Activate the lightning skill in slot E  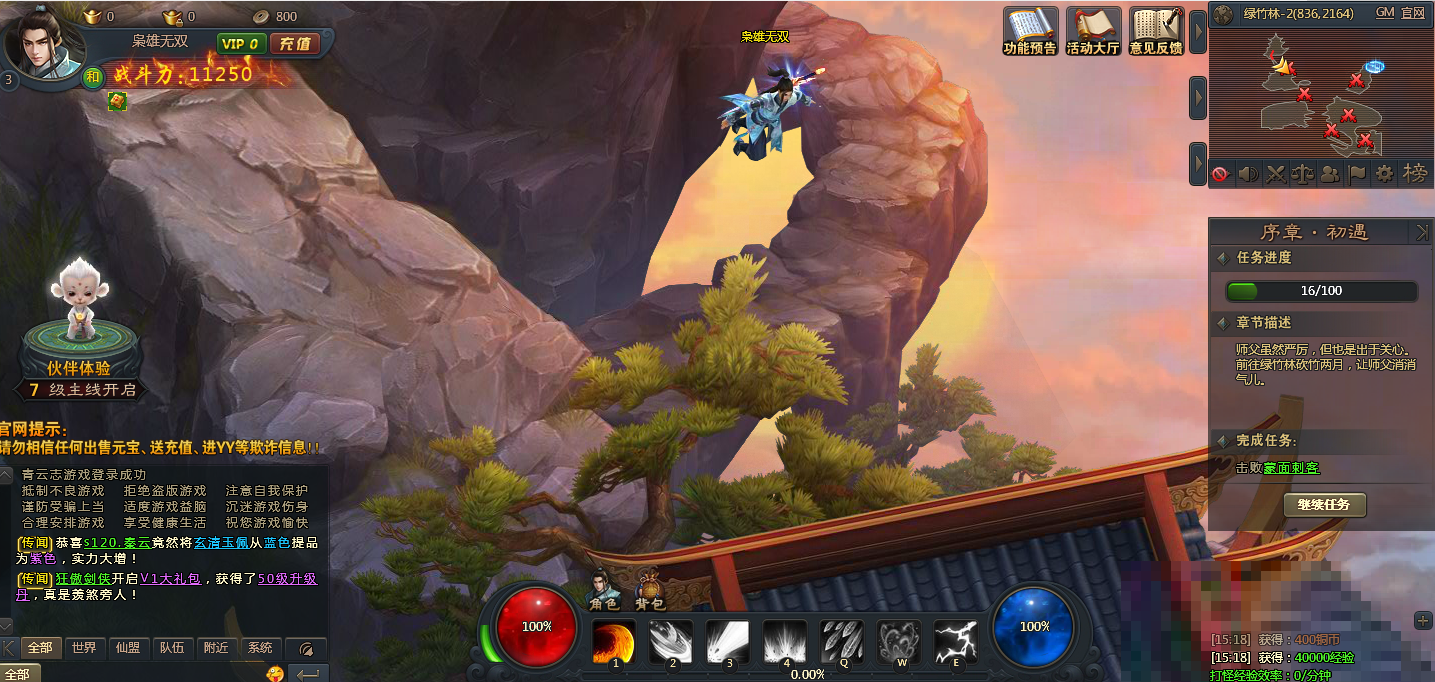click(x=956, y=641)
